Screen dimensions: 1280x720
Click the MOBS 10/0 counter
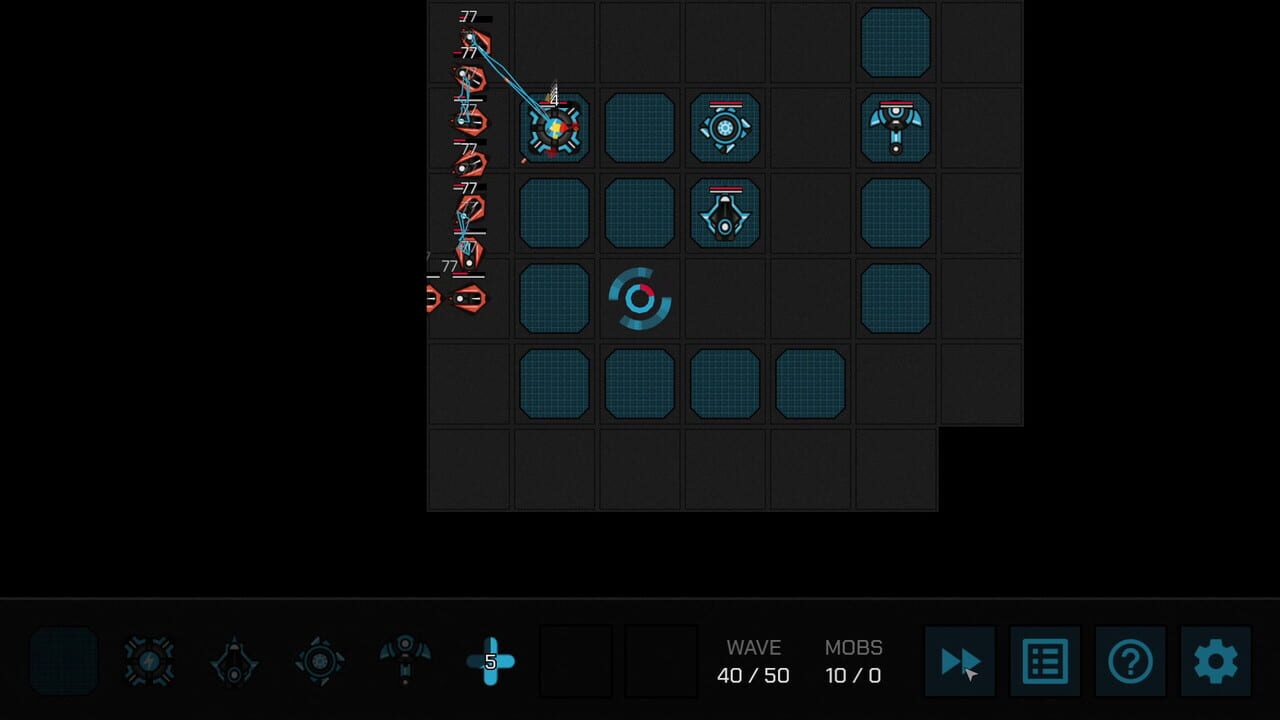point(852,662)
